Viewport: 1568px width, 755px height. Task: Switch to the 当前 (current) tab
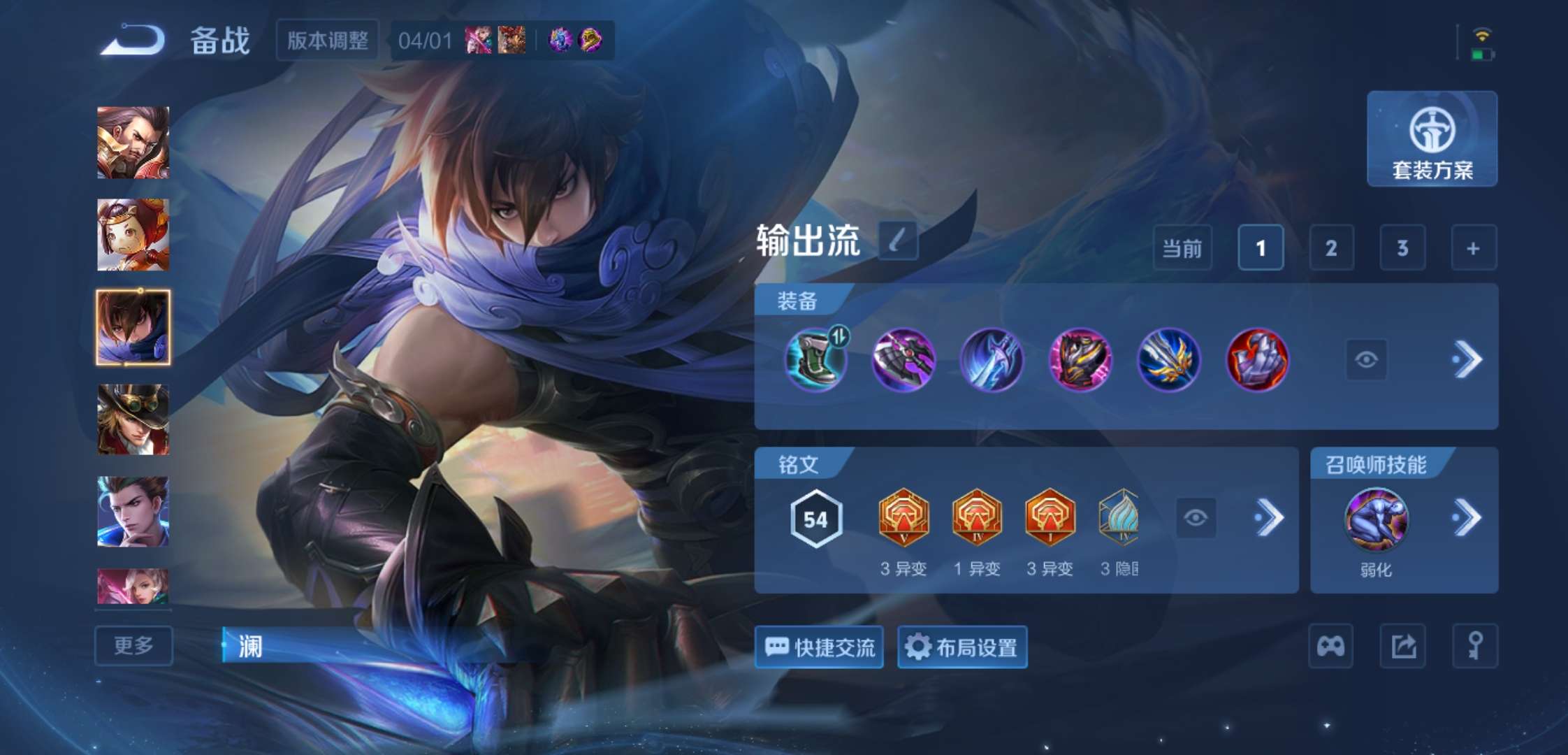(x=1182, y=248)
